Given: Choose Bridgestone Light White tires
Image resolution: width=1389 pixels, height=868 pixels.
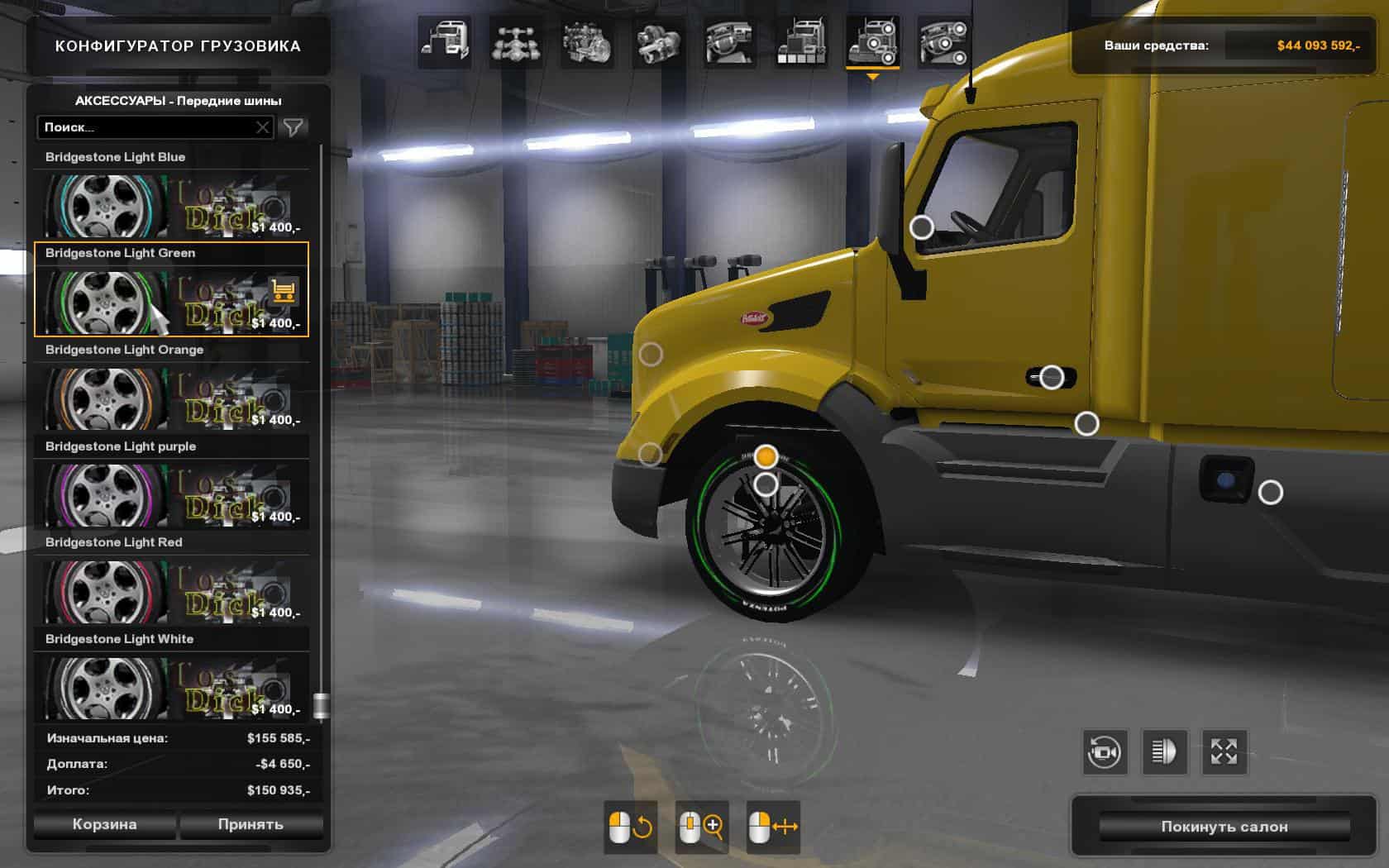Looking at the screenshot, I should (x=171, y=687).
